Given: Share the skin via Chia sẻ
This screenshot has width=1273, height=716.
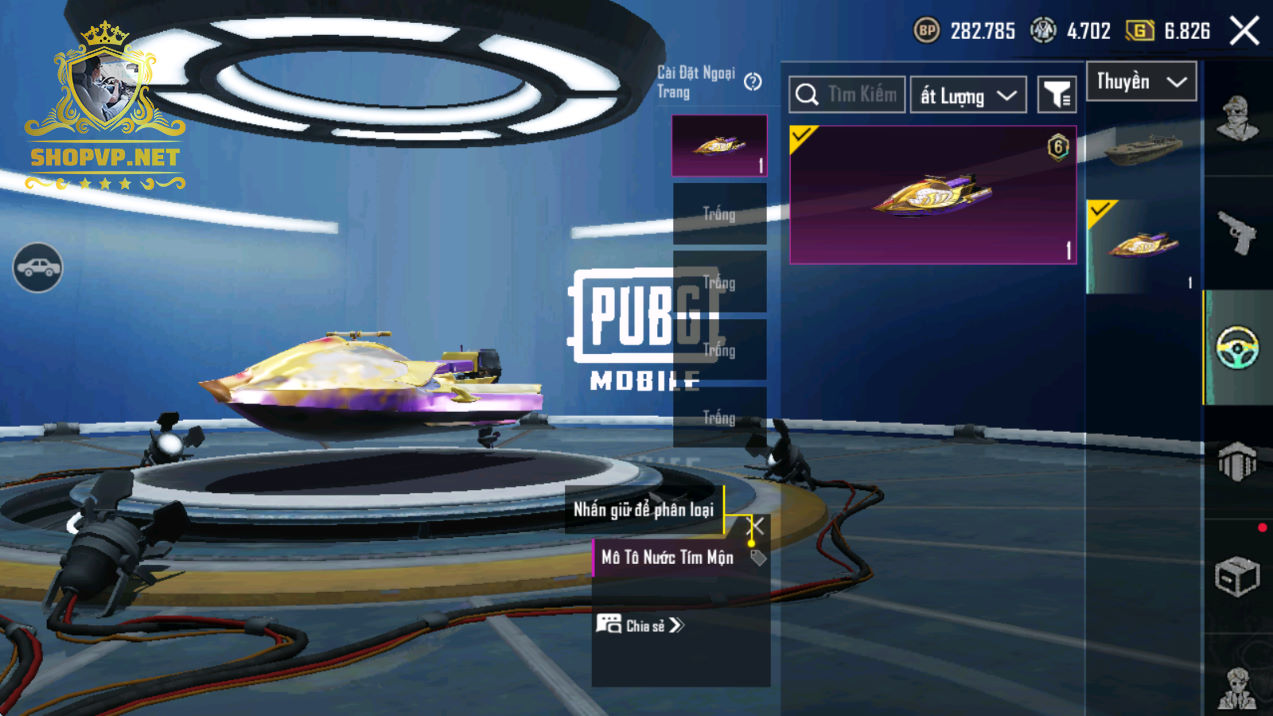Looking at the screenshot, I should tap(641, 625).
